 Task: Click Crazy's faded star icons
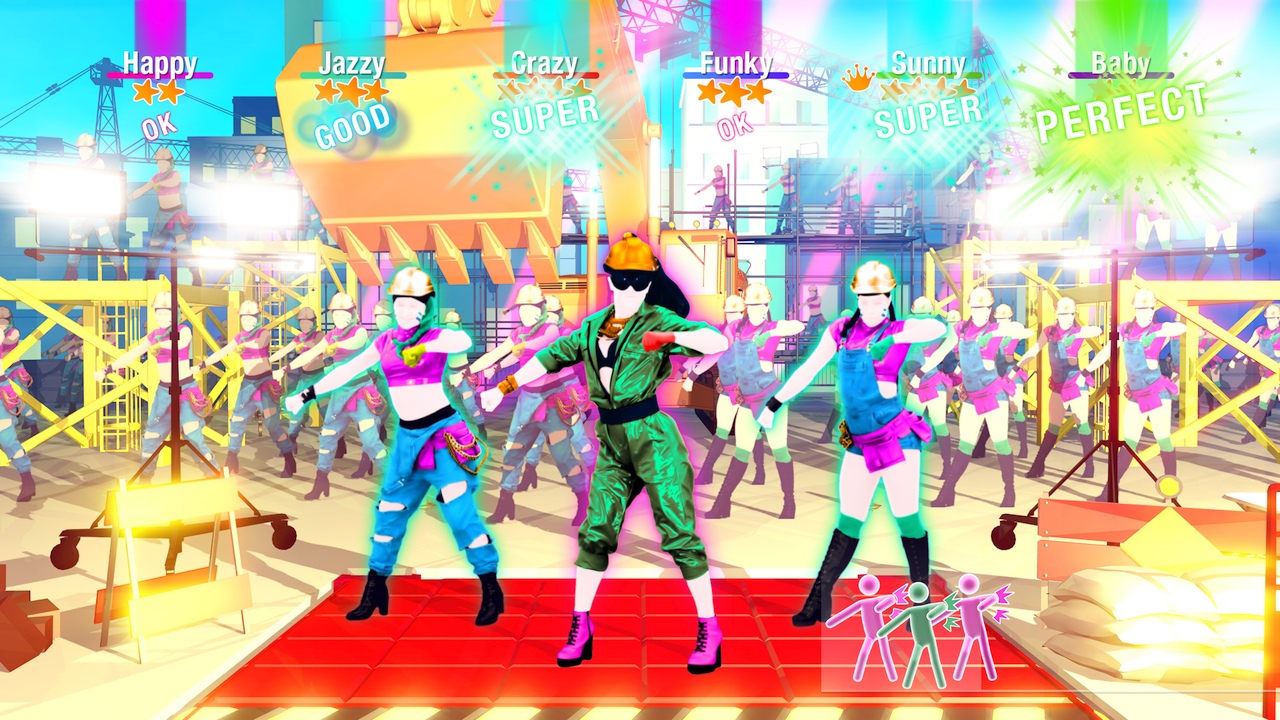click(543, 90)
